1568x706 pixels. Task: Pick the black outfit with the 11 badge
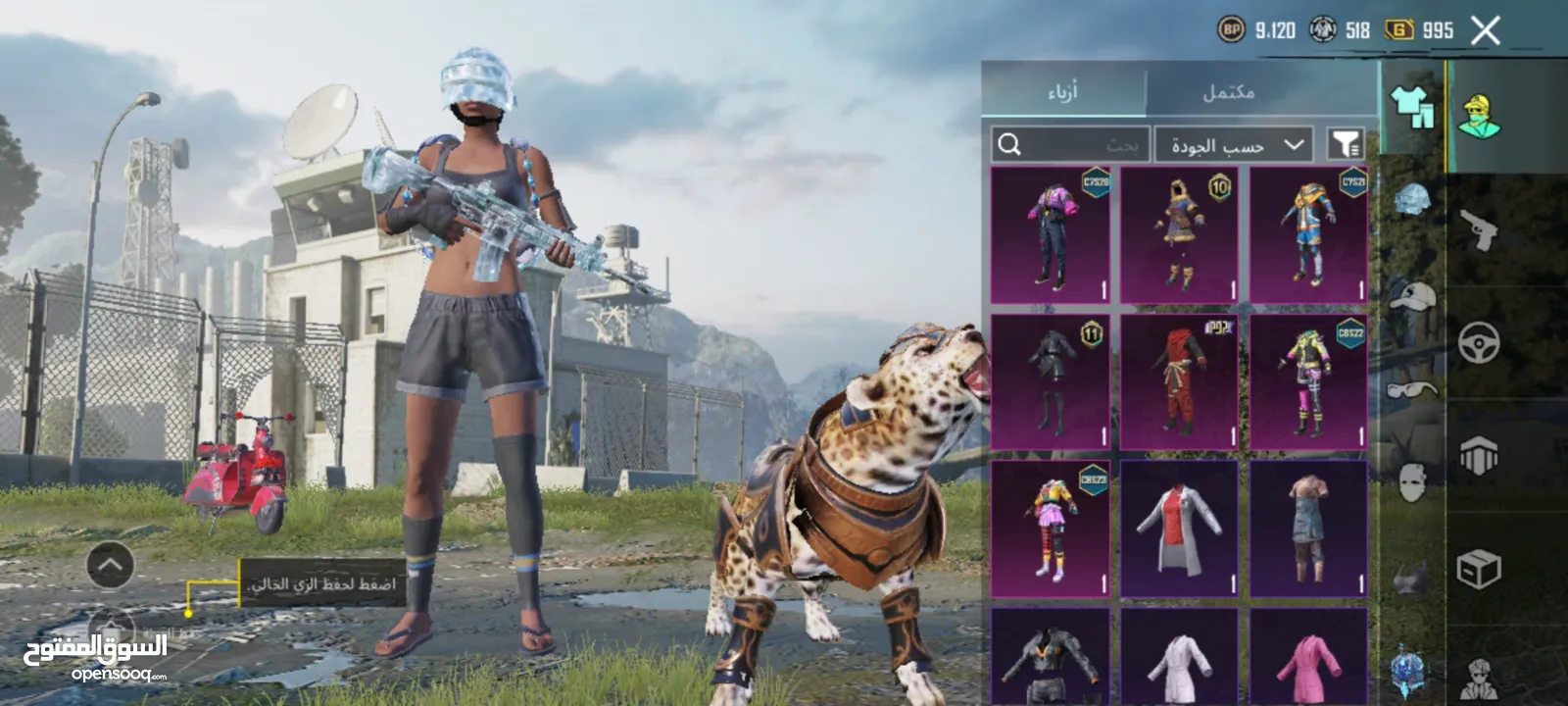[x=1051, y=382]
